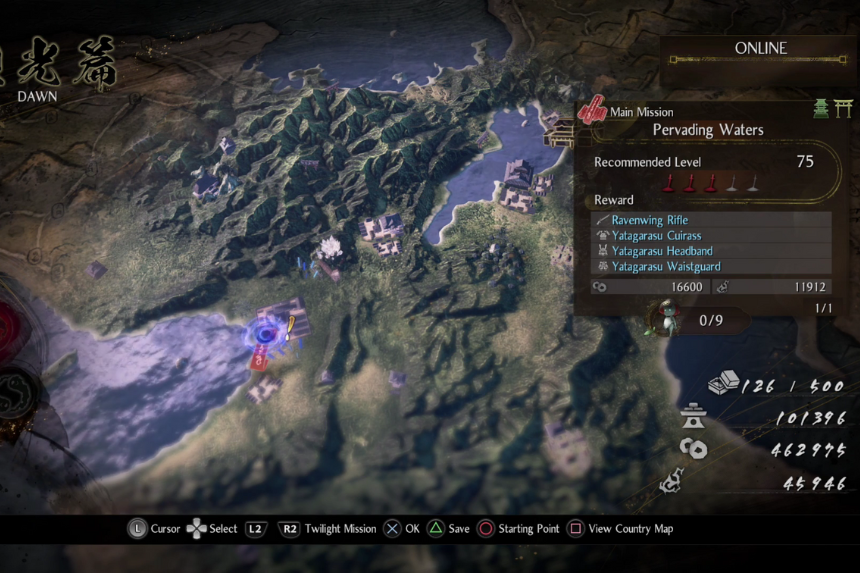Select the Yatagarasu Waistguard reward
860x573 pixels.
point(665,267)
